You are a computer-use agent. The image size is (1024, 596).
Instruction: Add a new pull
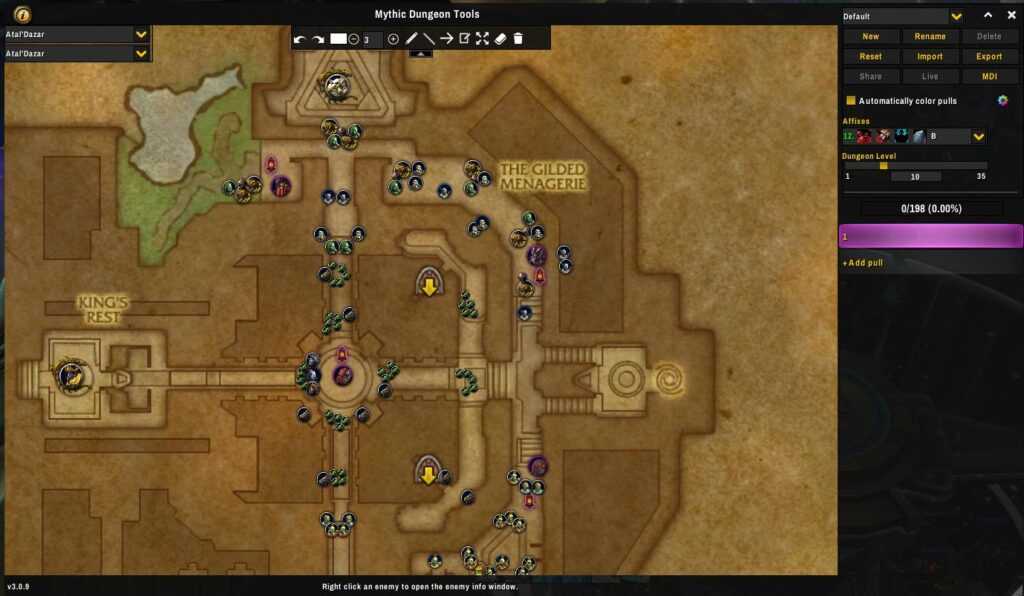tap(863, 263)
